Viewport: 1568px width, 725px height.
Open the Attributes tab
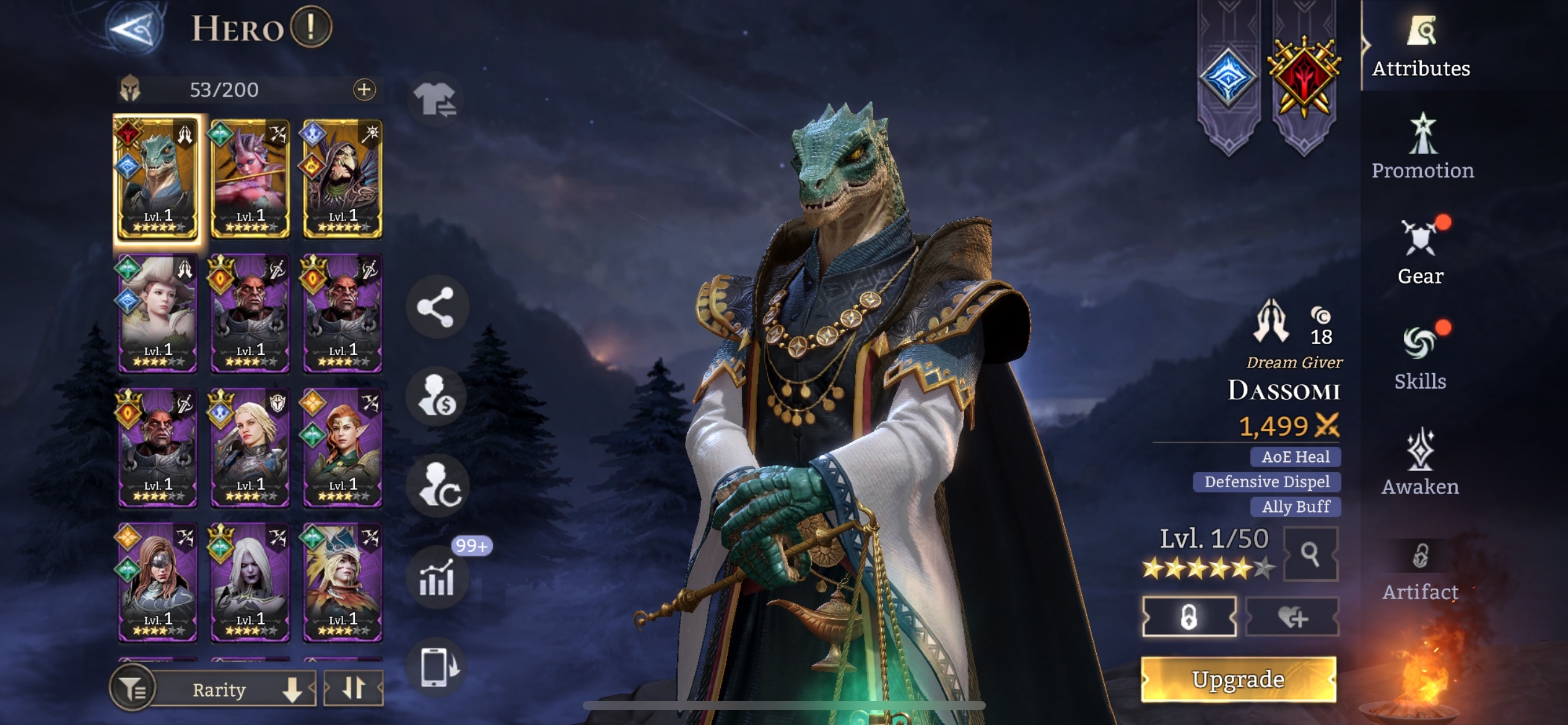tap(1421, 46)
